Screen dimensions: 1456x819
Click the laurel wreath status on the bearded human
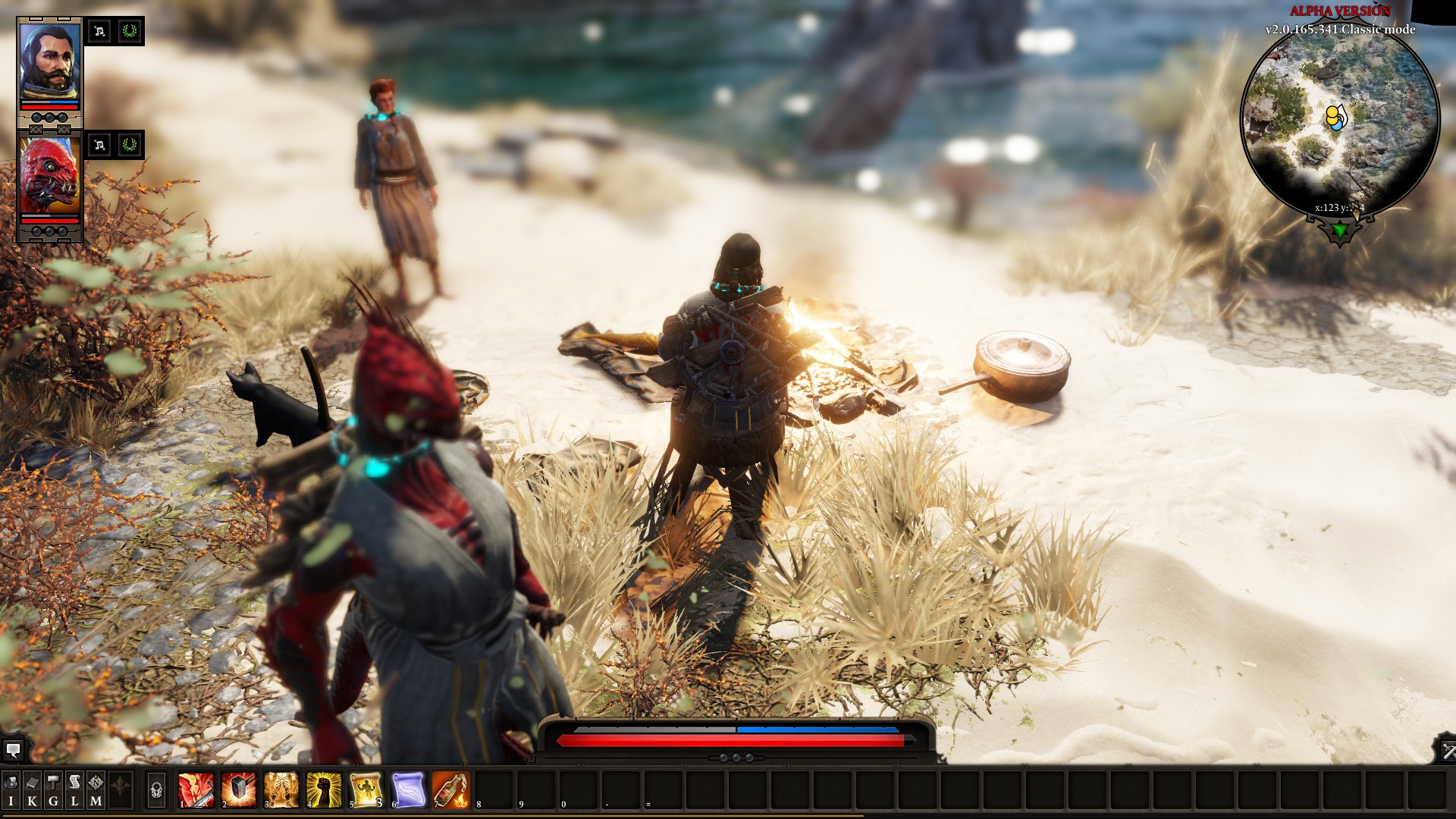(130, 31)
